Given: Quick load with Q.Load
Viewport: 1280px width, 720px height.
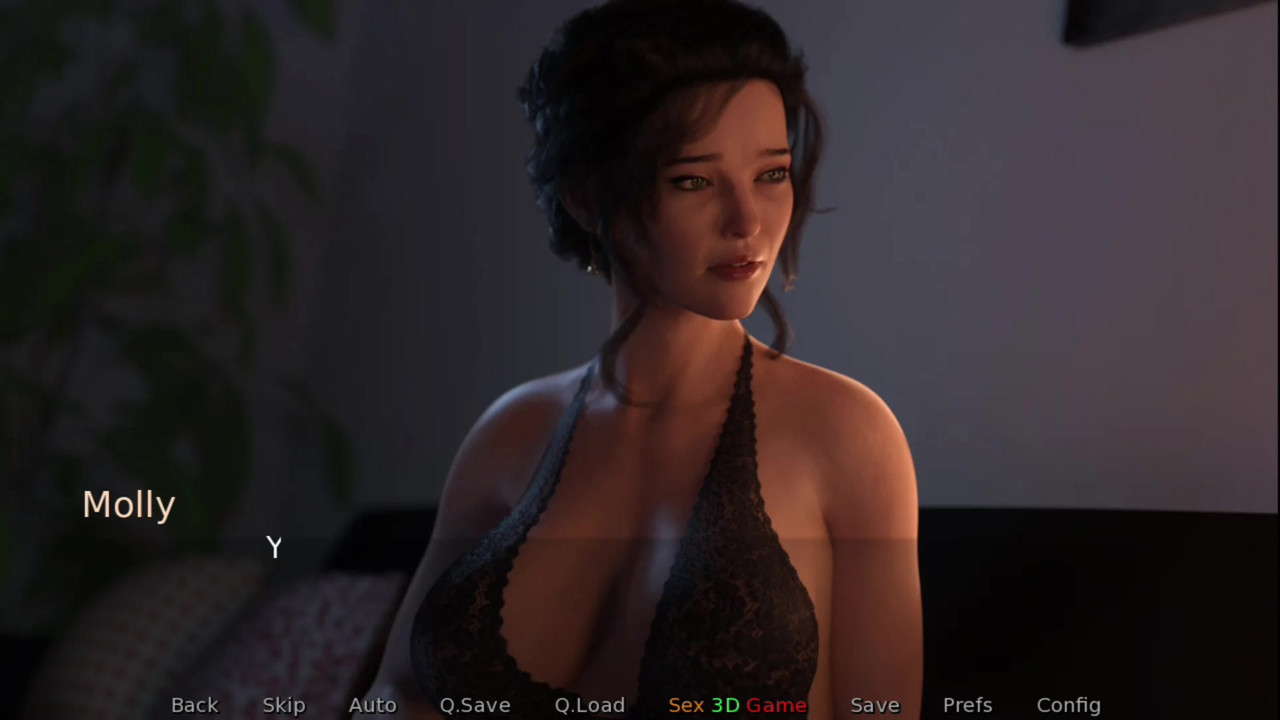Looking at the screenshot, I should pos(589,705).
